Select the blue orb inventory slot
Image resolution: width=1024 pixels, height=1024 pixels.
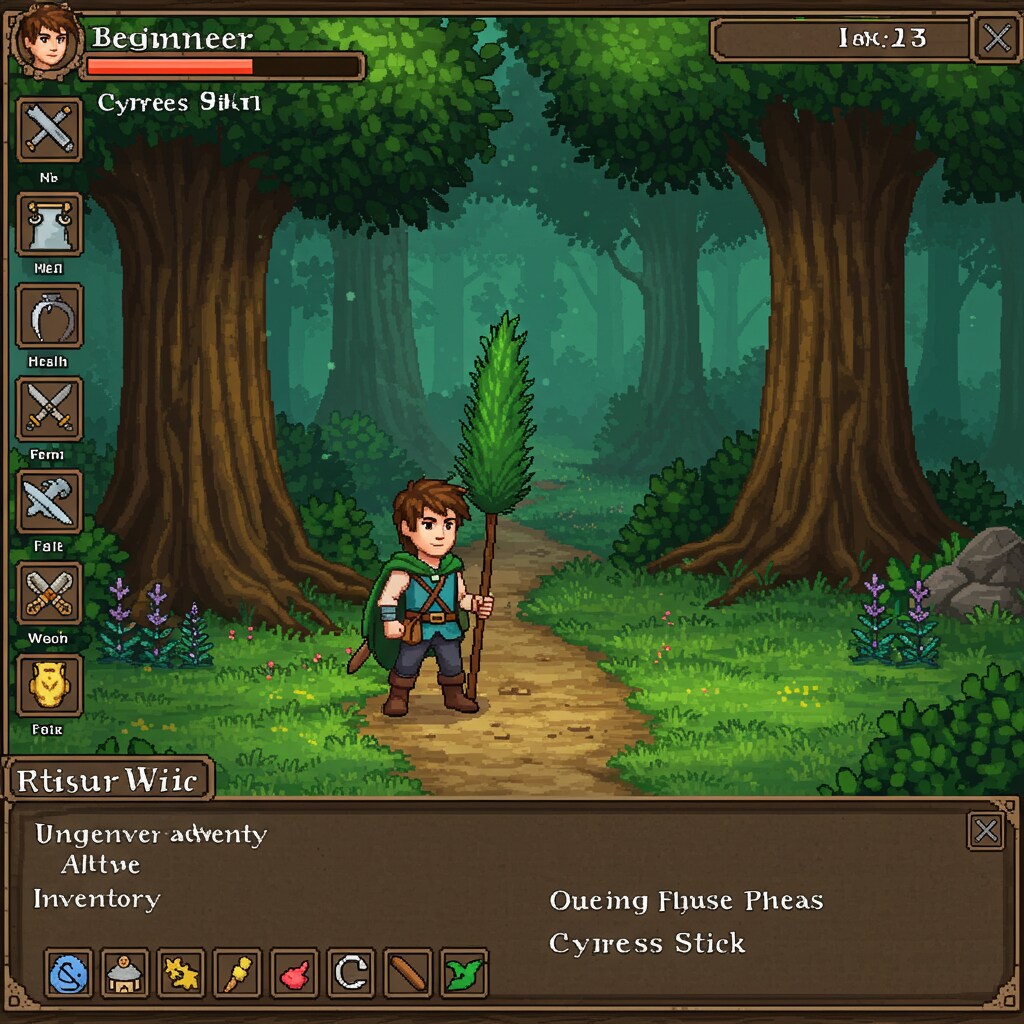coord(69,973)
